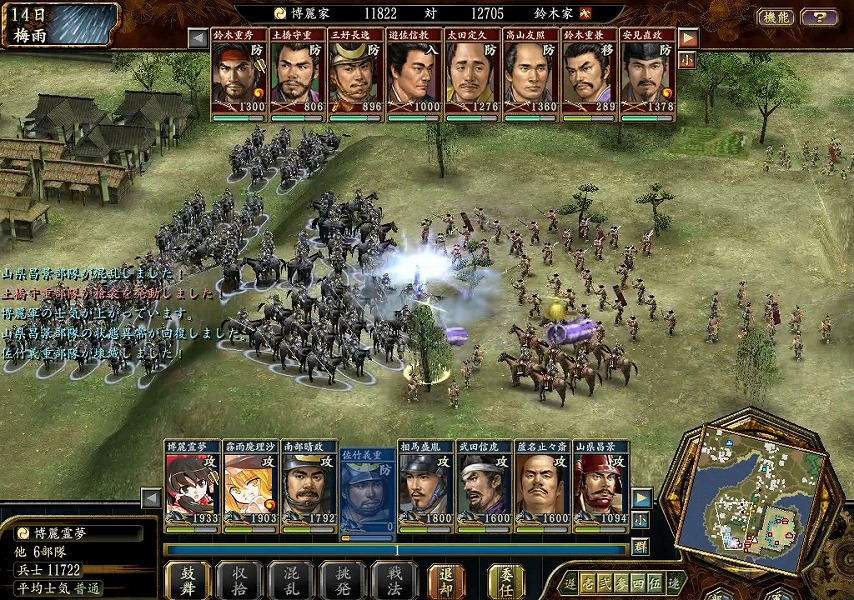Screen dimensions: 854x600
Task: Activate the 鼓舞 command
Action: (187, 580)
